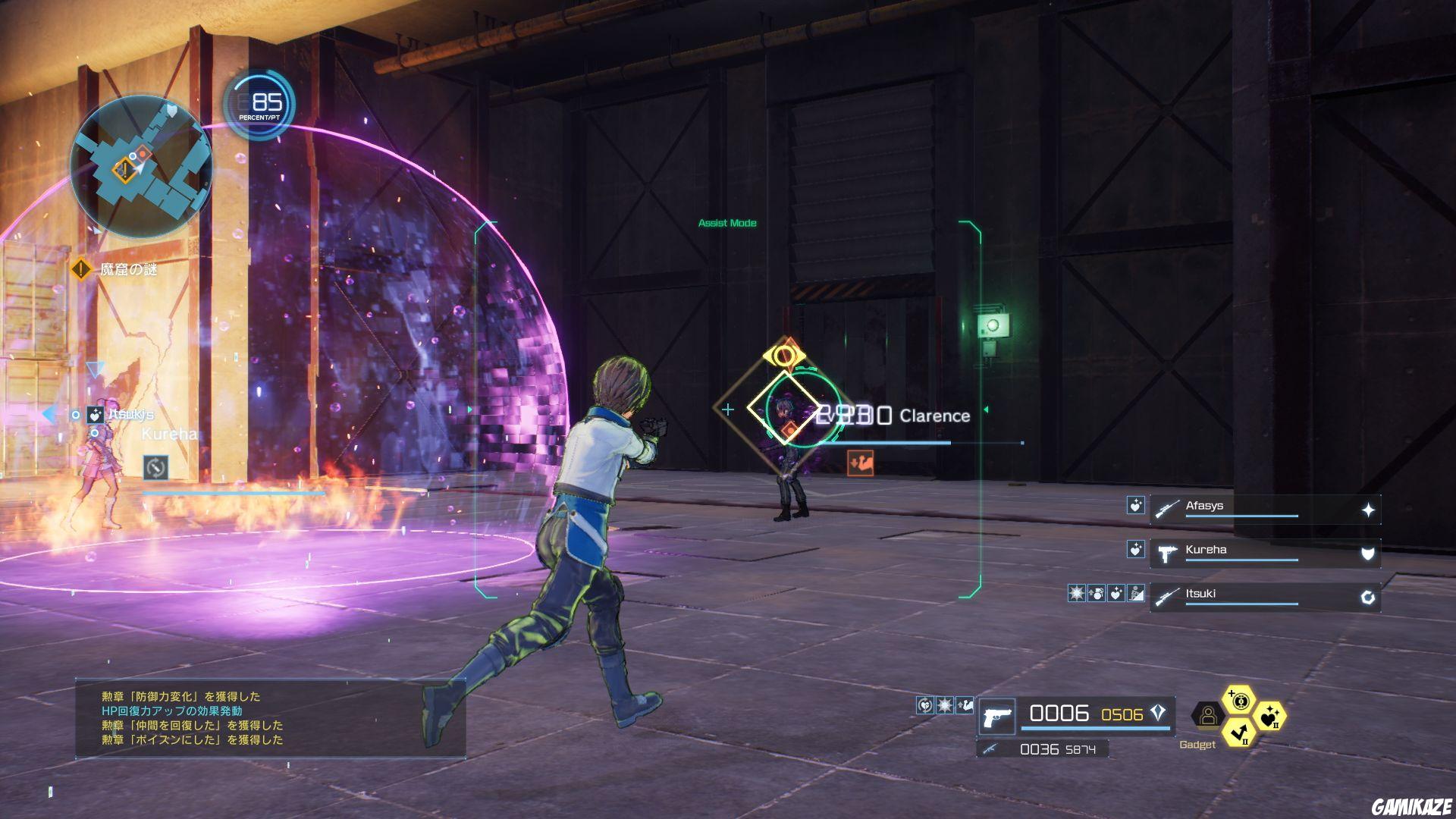Screen dimensions: 1456x819
Task: Toggle the checkmark II gadget hexagon
Action: (x=1238, y=733)
